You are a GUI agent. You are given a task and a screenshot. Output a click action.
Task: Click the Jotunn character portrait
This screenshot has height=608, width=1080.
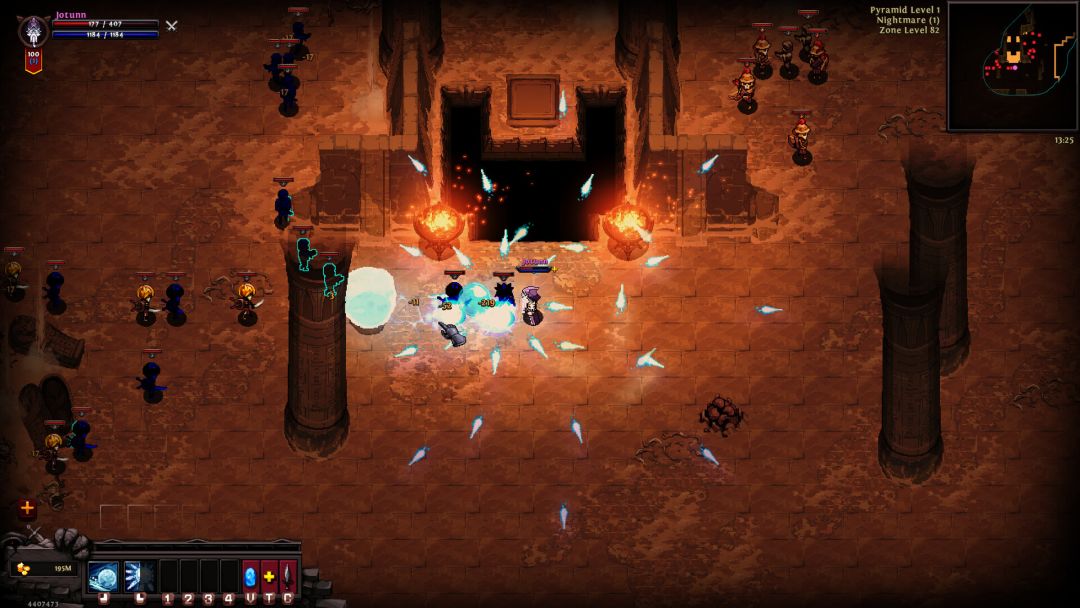pos(34,30)
